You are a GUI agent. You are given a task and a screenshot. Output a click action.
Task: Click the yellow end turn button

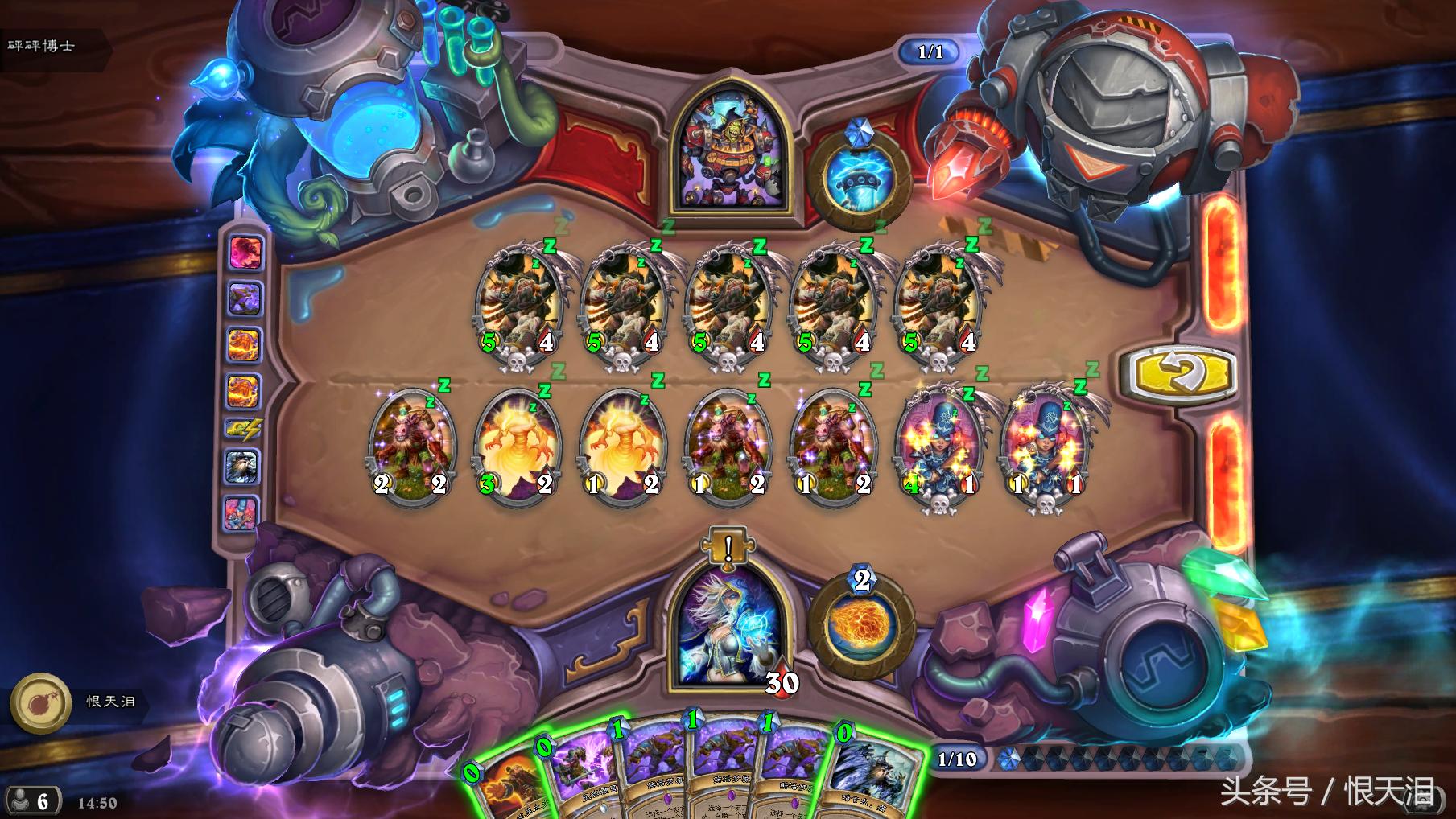pyautogui.click(x=1182, y=374)
